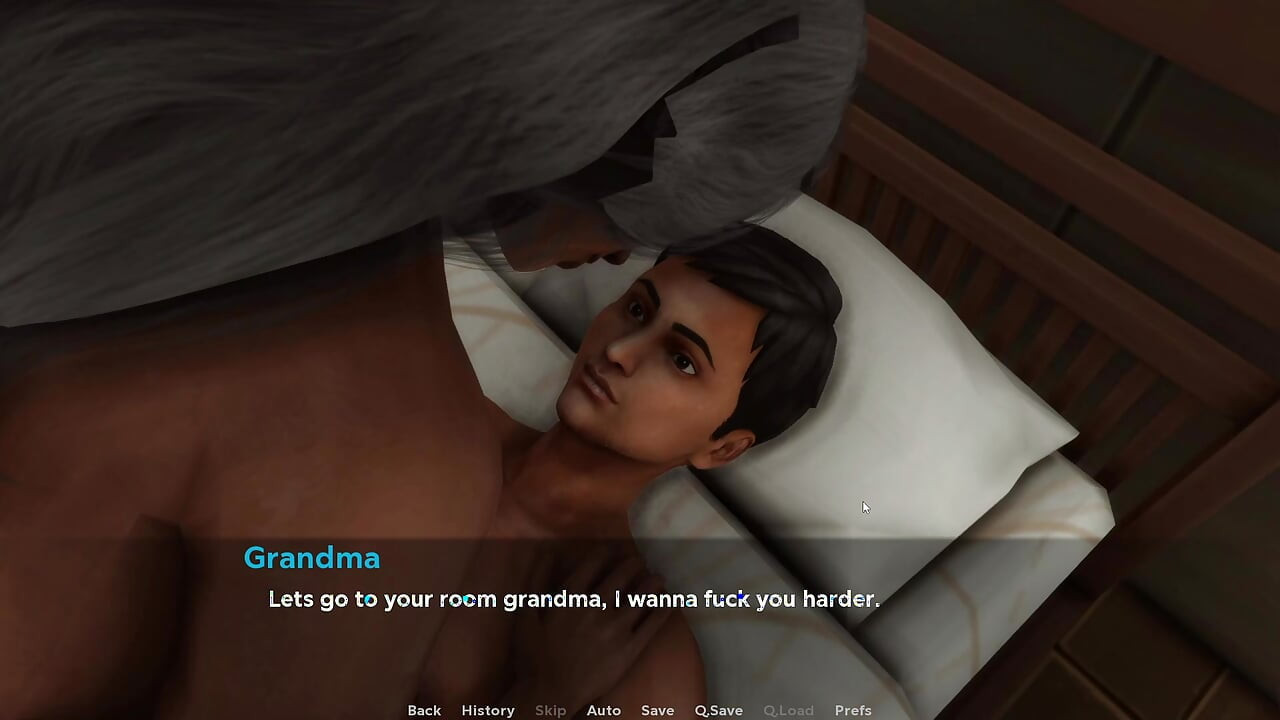Click Auto to stop automatic text advance
The width and height of the screenshot is (1280, 720).
tap(604, 710)
